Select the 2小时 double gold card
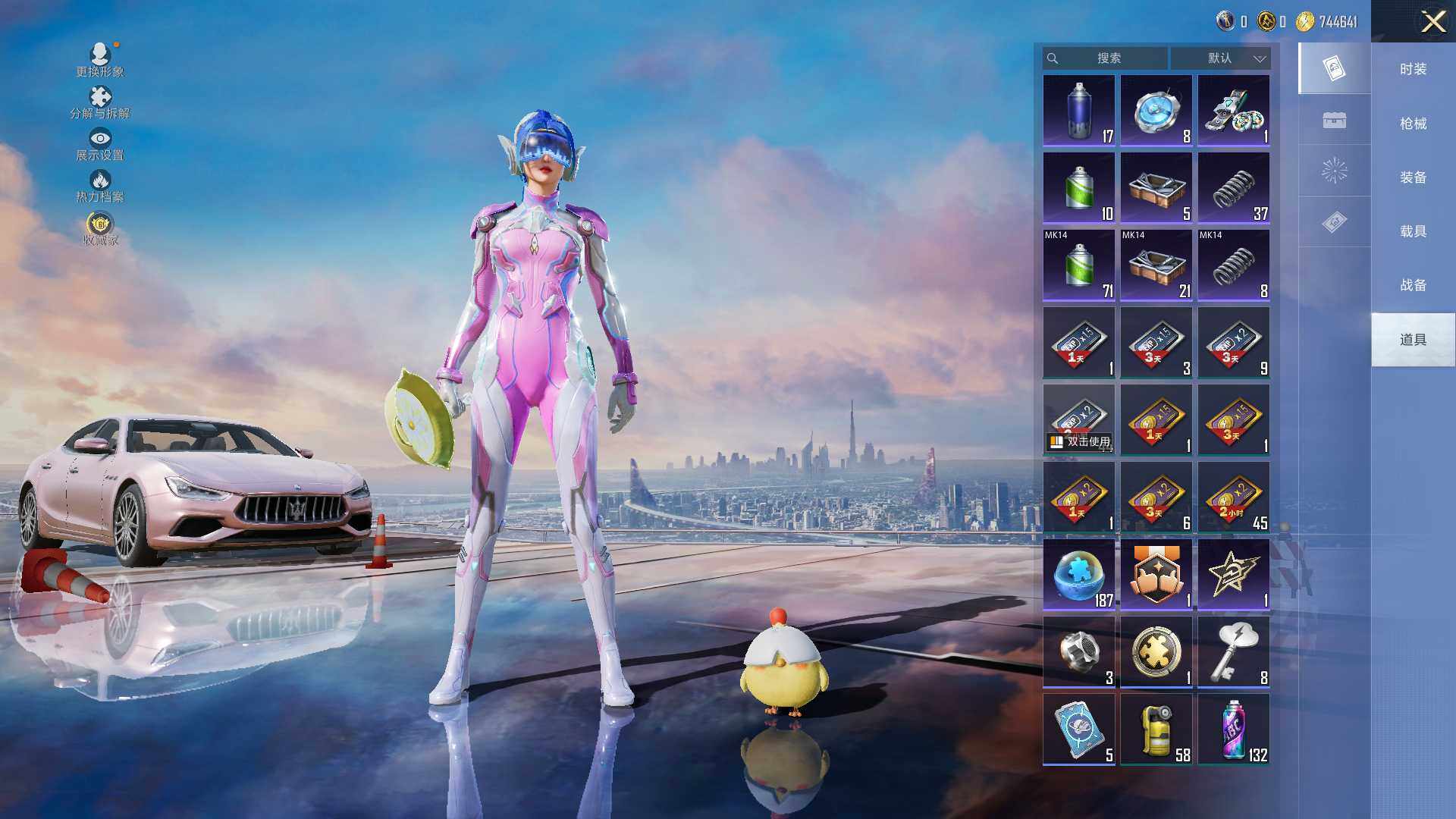Image resolution: width=1456 pixels, height=819 pixels. tap(1233, 497)
